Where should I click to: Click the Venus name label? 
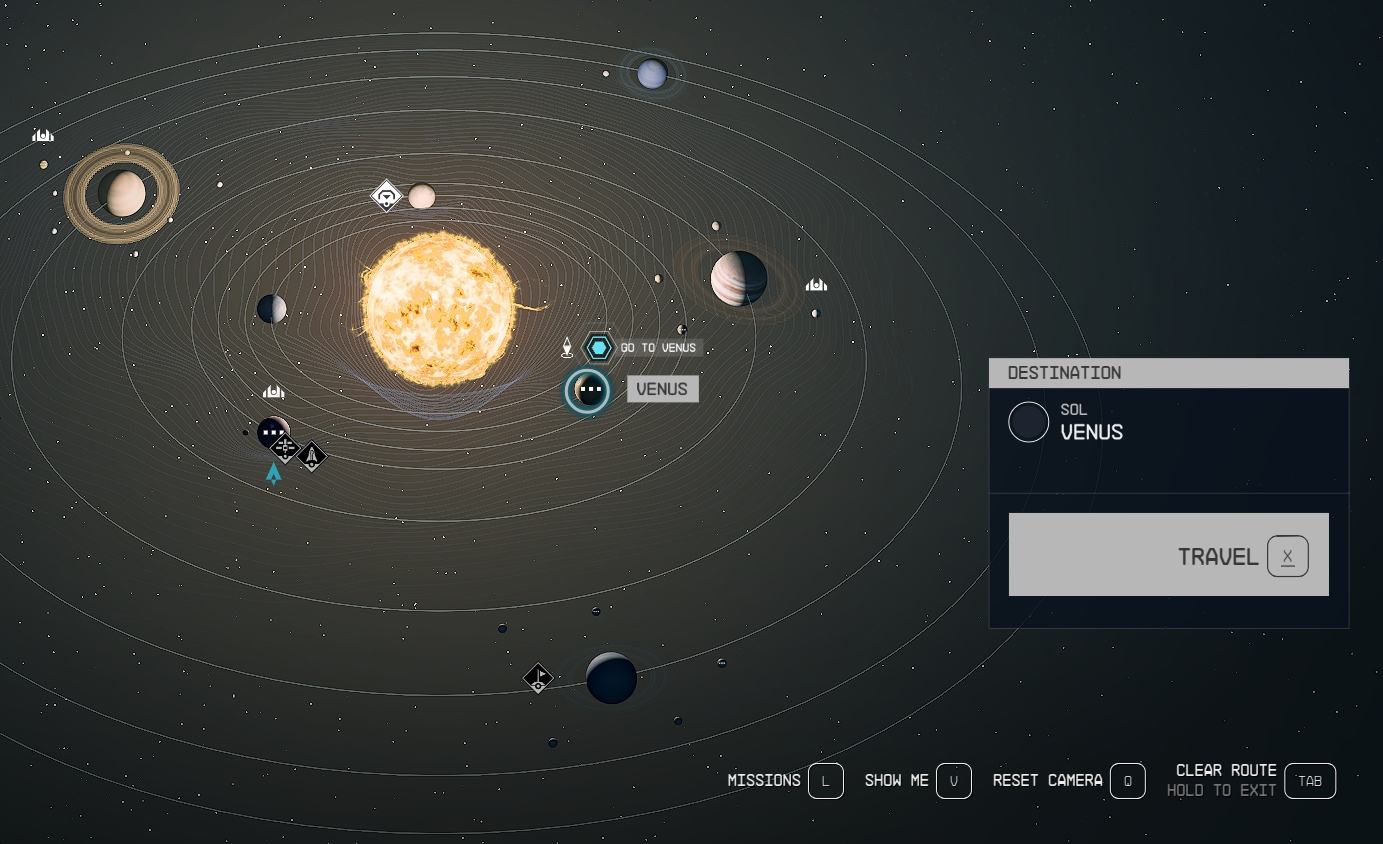pyautogui.click(x=662, y=389)
